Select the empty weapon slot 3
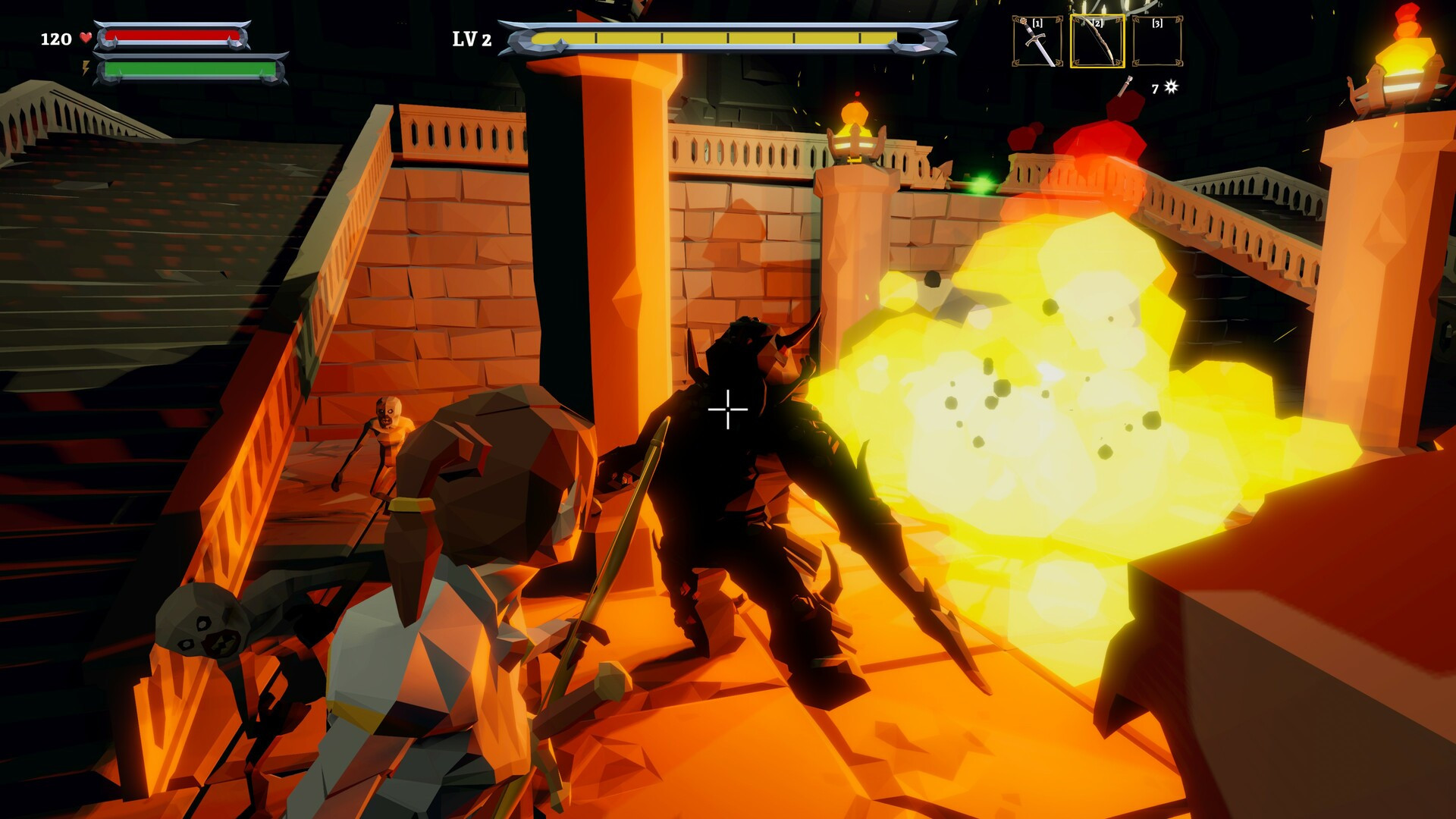The image size is (1456, 819). (1157, 42)
